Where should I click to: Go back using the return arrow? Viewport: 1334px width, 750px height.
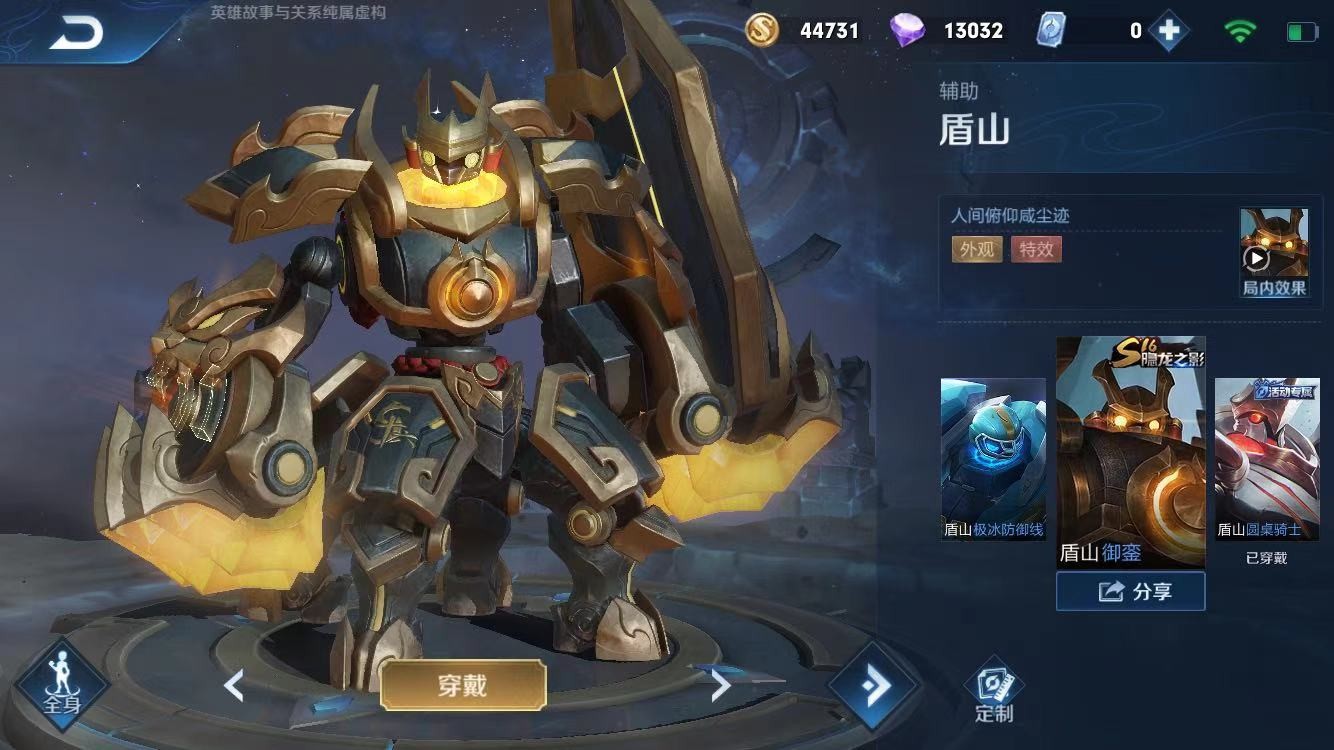[76, 34]
